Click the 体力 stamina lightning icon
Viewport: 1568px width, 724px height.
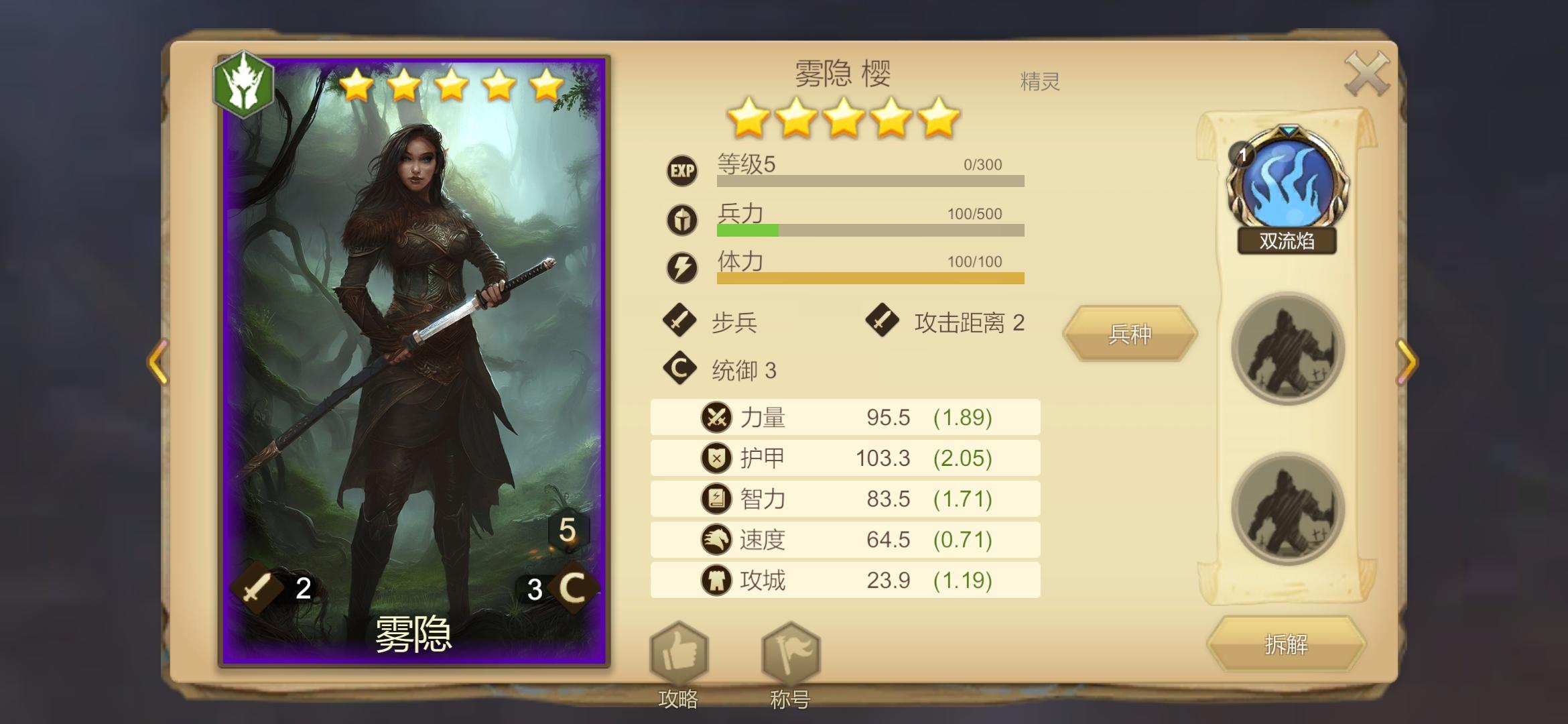point(681,268)
